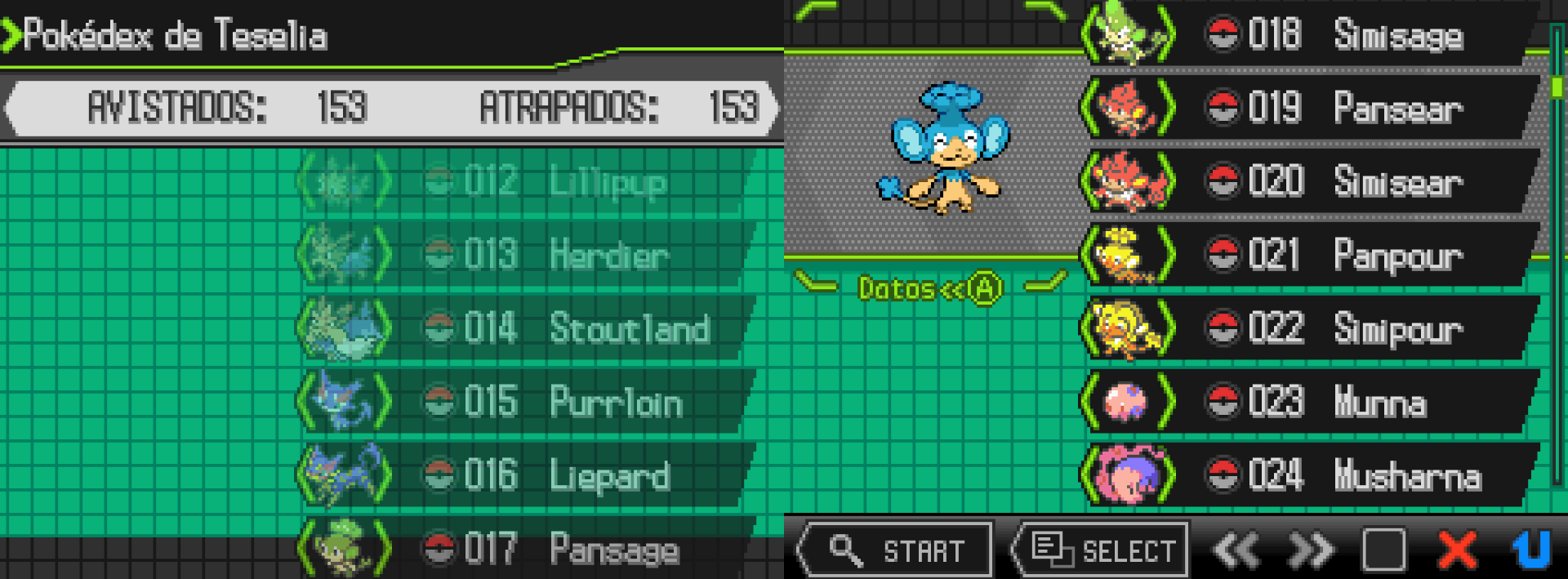Tap the SELECT list-mode button
Image resolution: width=1568 pixels, height=579 pixels.
click(1101, 550)
